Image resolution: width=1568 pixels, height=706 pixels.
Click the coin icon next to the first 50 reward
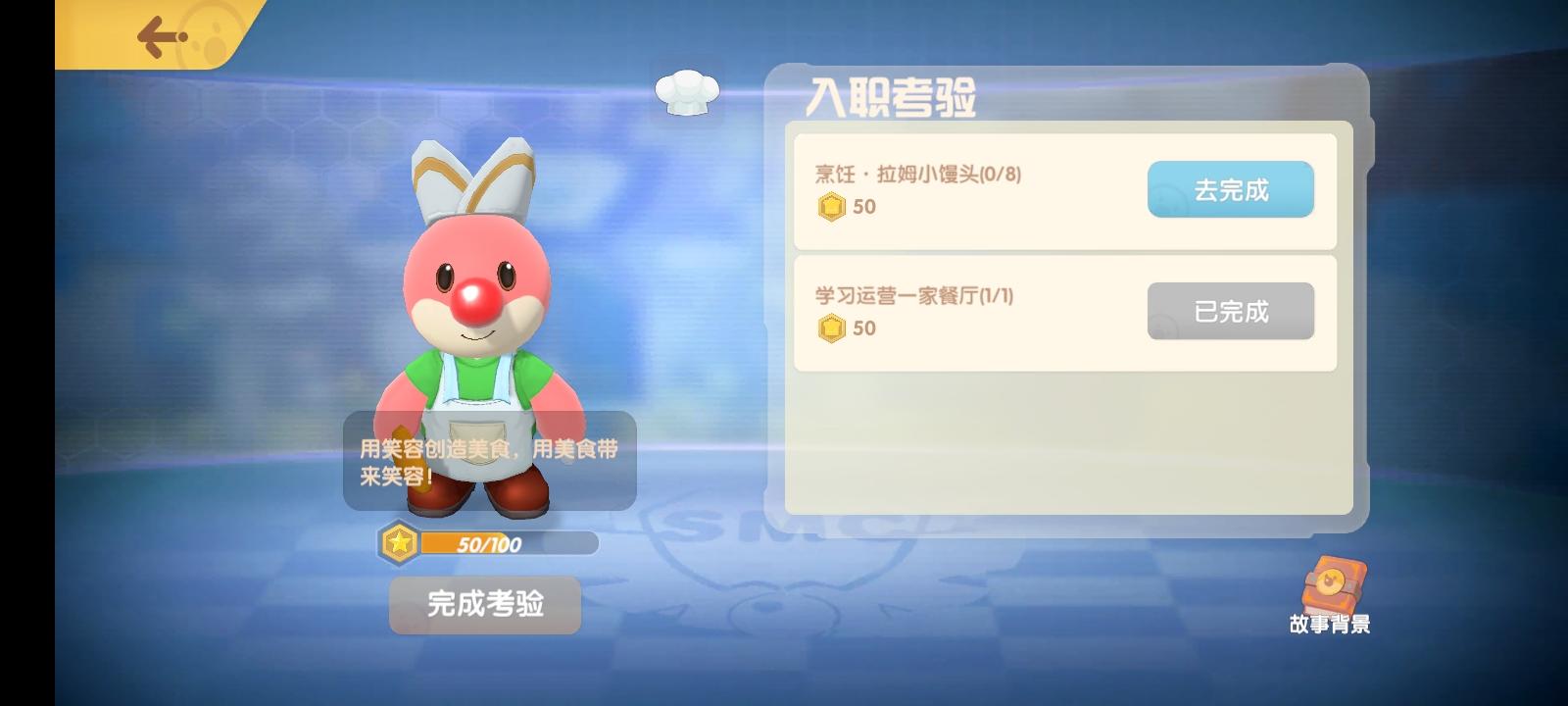pos(831,207)
